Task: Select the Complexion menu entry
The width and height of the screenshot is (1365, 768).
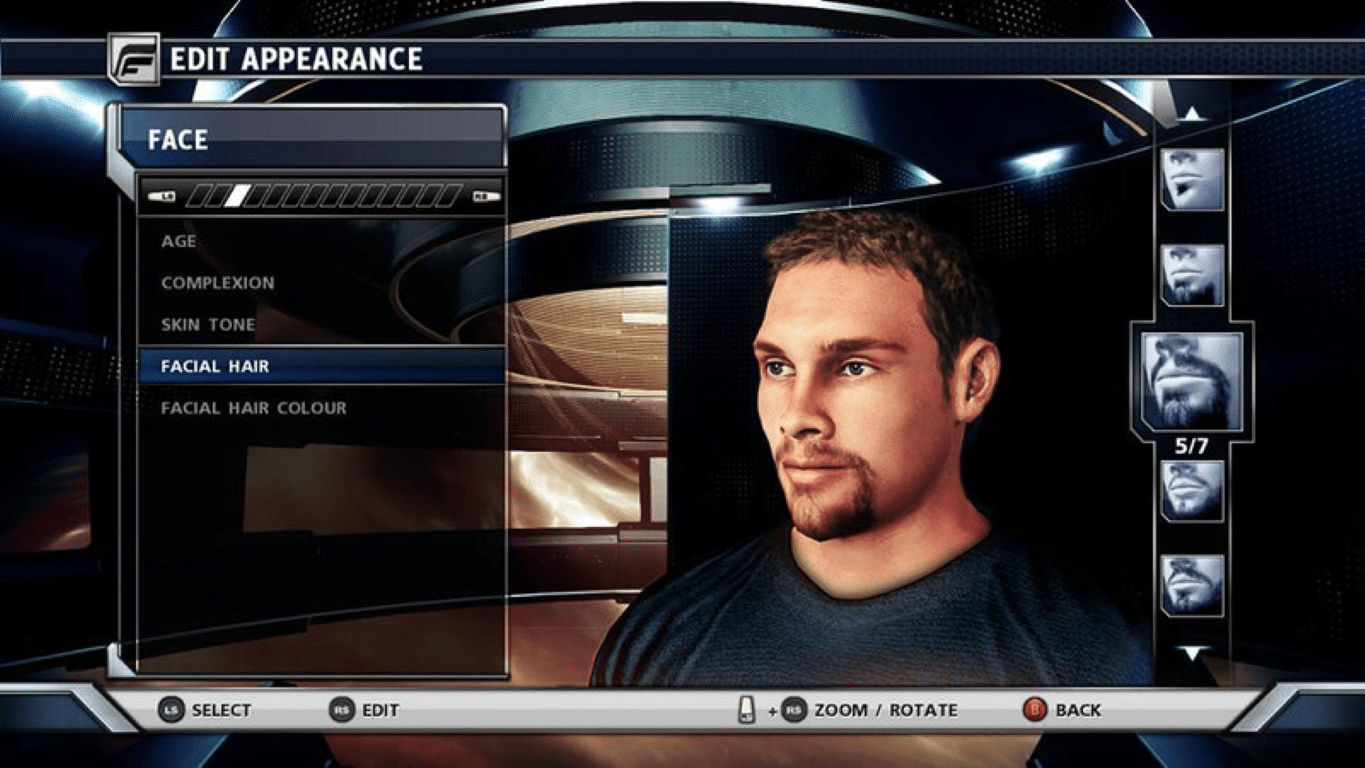Action: point(218,282)
